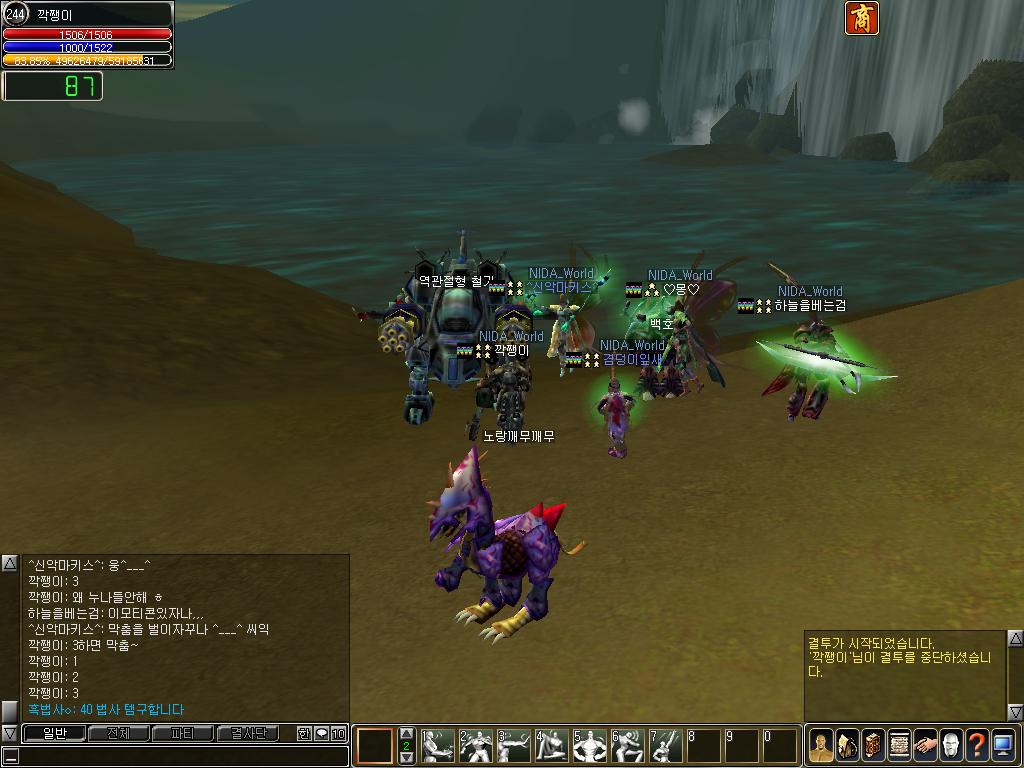1024x768 pixels.
Task: Open the handshake social menu icon
Action: tap(925, 746)
